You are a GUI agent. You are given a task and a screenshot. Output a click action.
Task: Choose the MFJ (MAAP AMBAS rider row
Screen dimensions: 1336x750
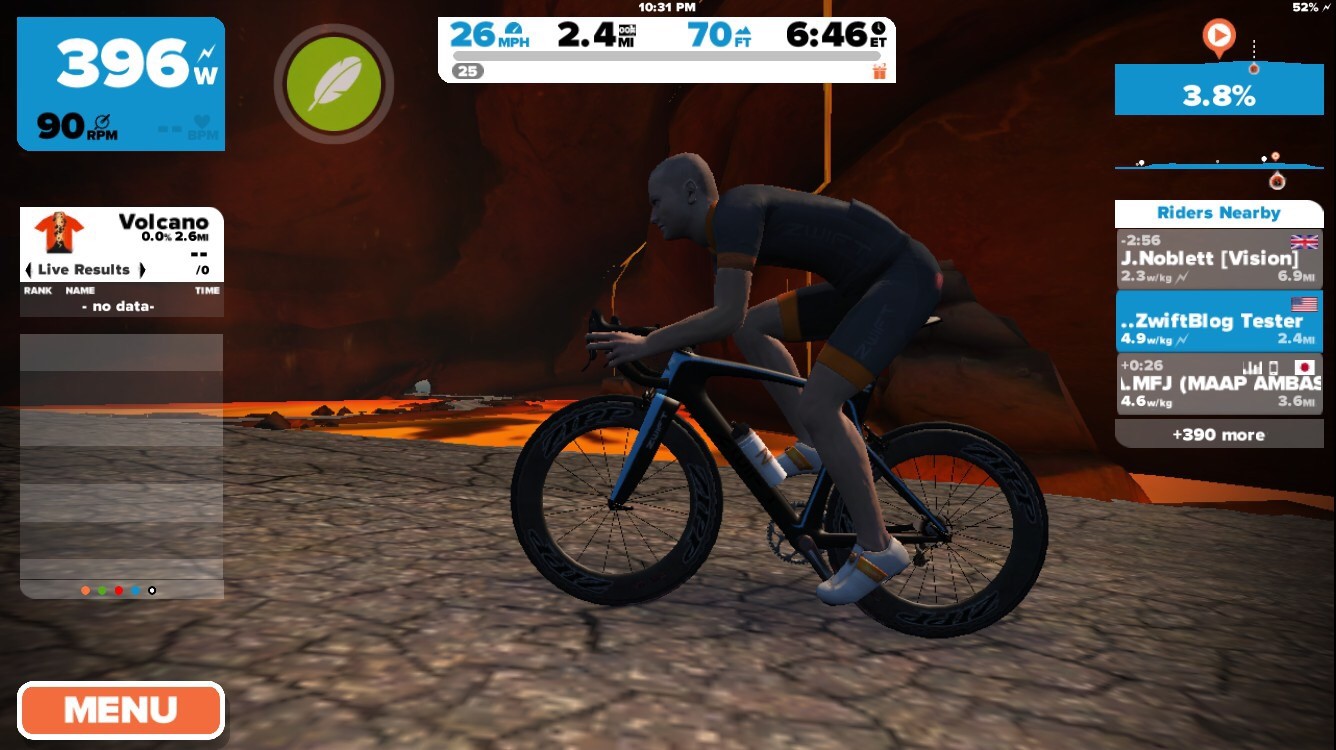click(1218, 384)
